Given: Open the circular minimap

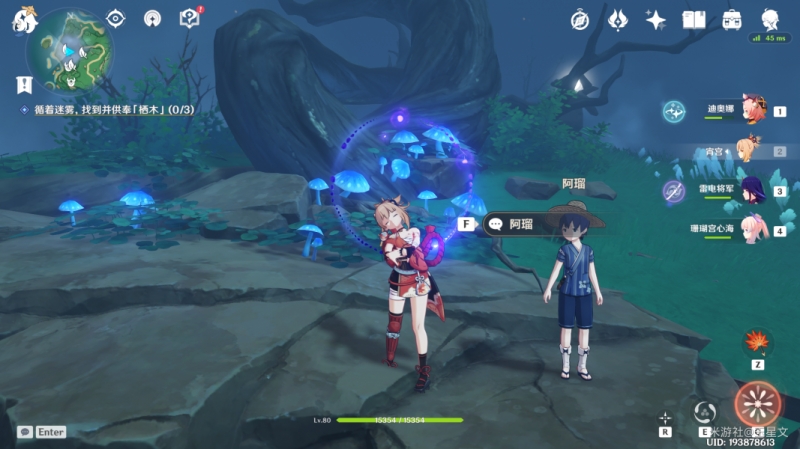Looking at the screenshot, I should point(70,50).
